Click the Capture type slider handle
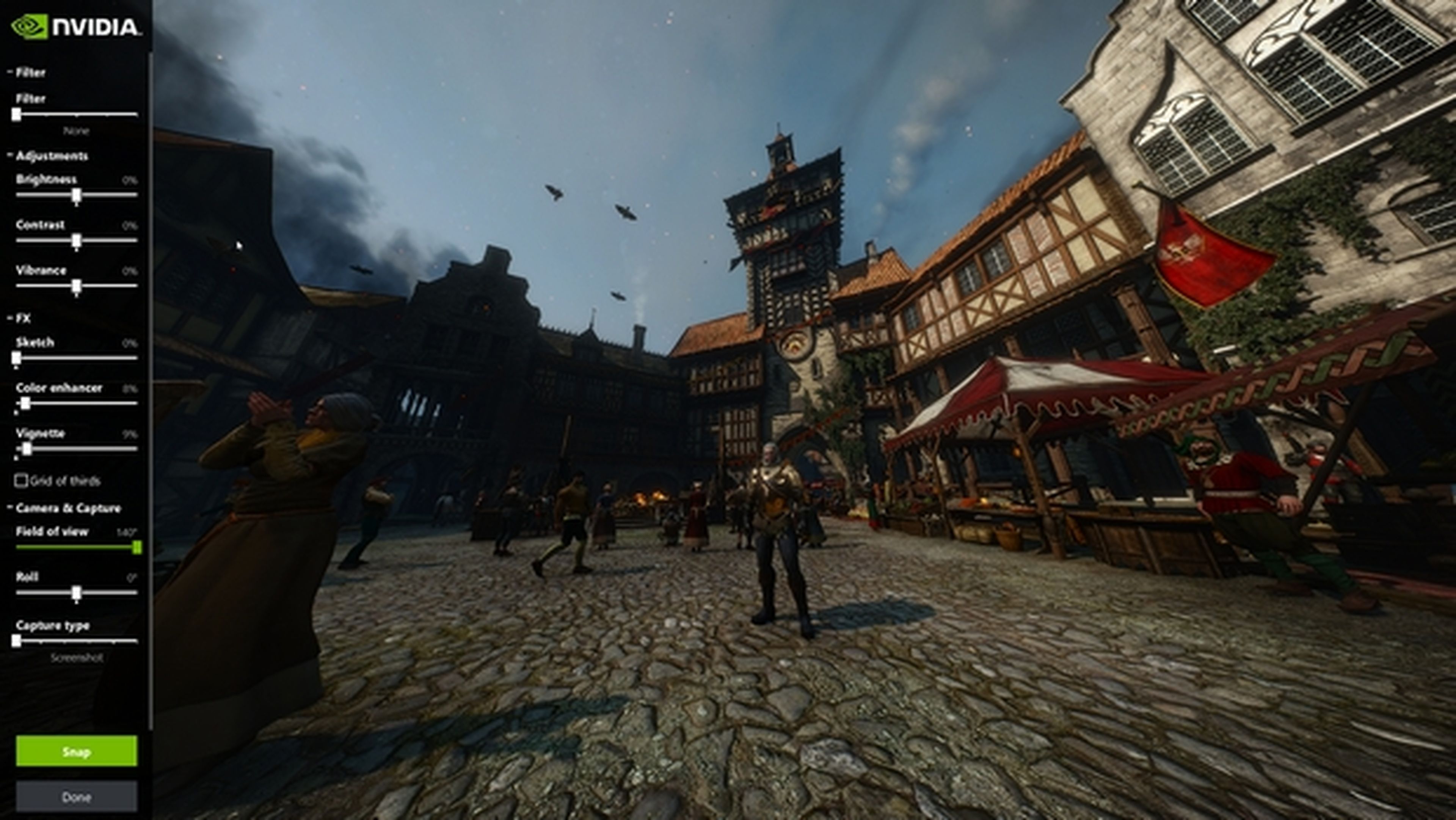This screenshot has width=1456, height=820. tap(16, 641)
